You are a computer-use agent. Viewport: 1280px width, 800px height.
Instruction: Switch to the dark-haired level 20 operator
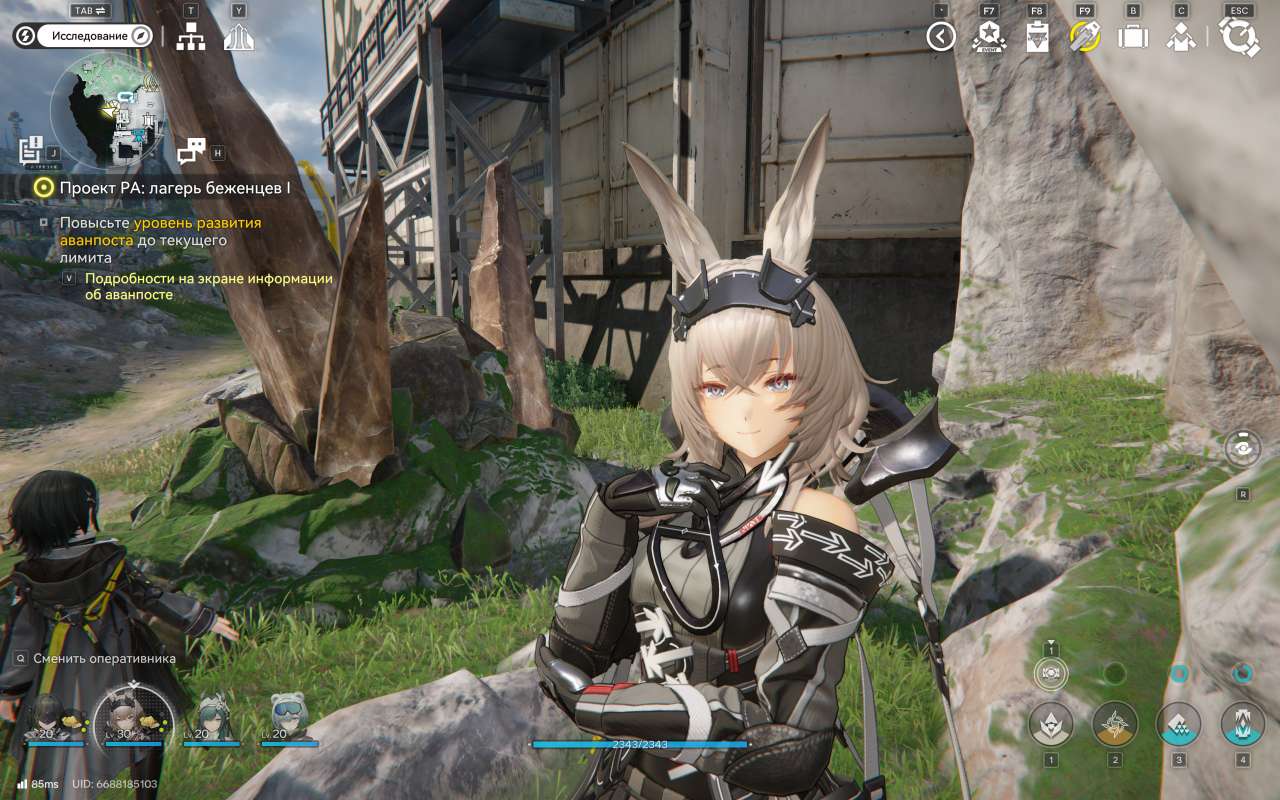pyautogui.click(x=48, y=718)
